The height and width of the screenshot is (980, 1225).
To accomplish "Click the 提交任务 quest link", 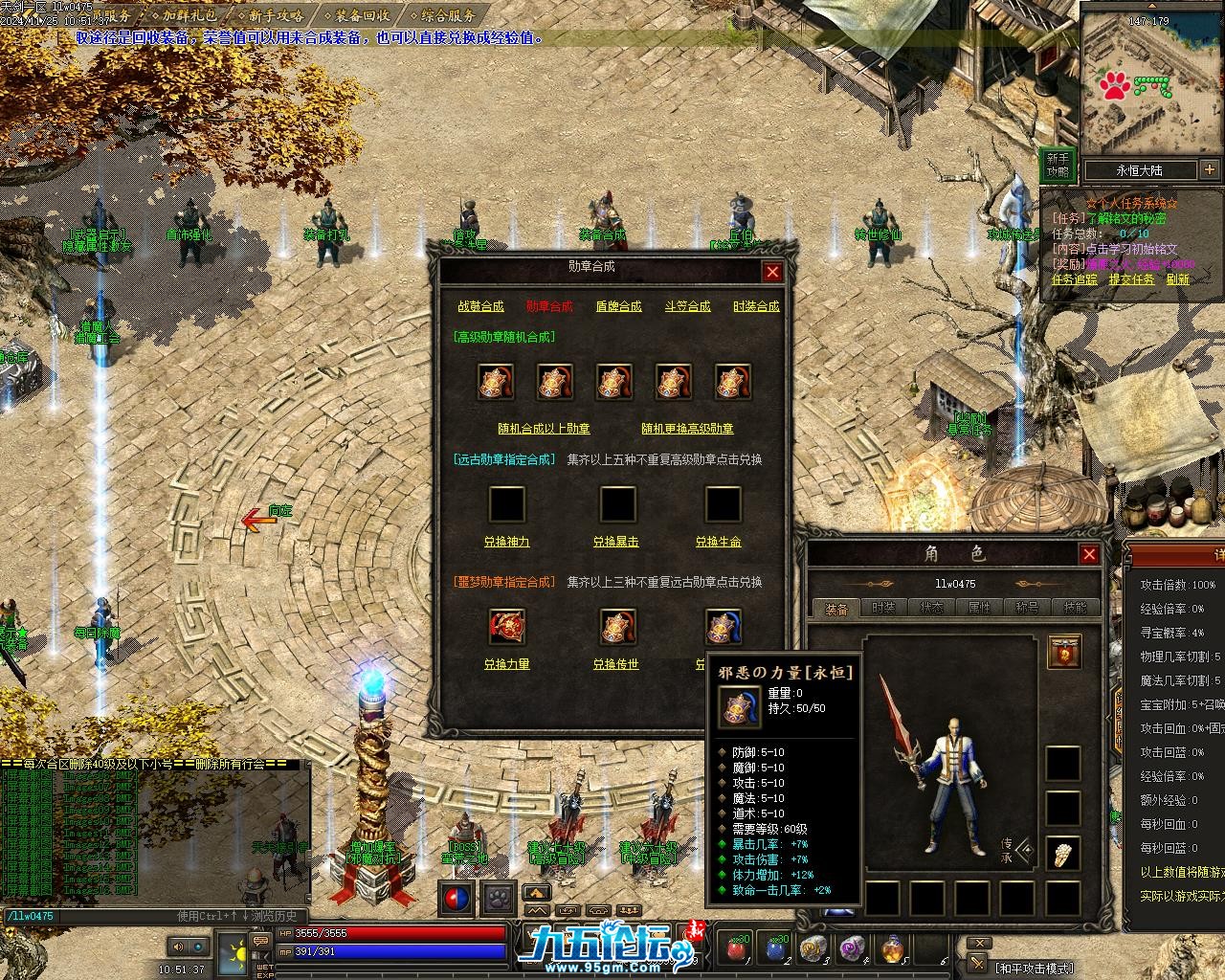I will (1131, 279).
